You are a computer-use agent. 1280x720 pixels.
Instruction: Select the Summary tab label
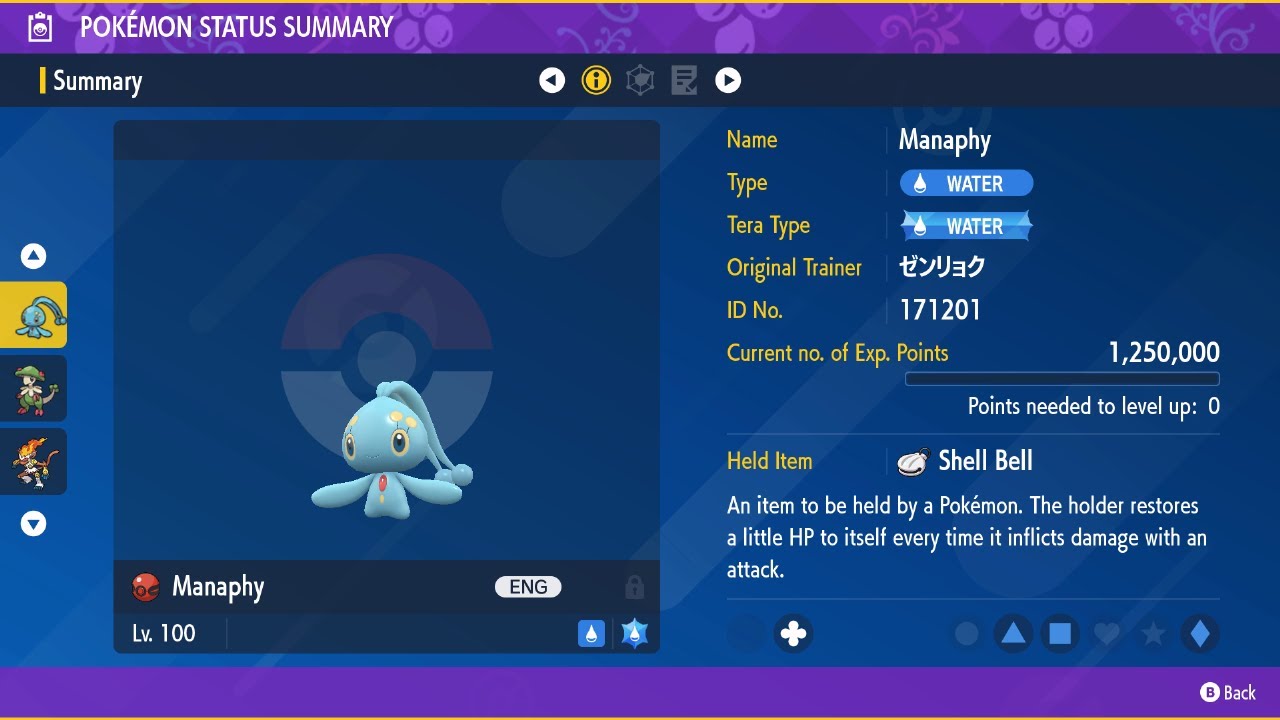[96, 82]
